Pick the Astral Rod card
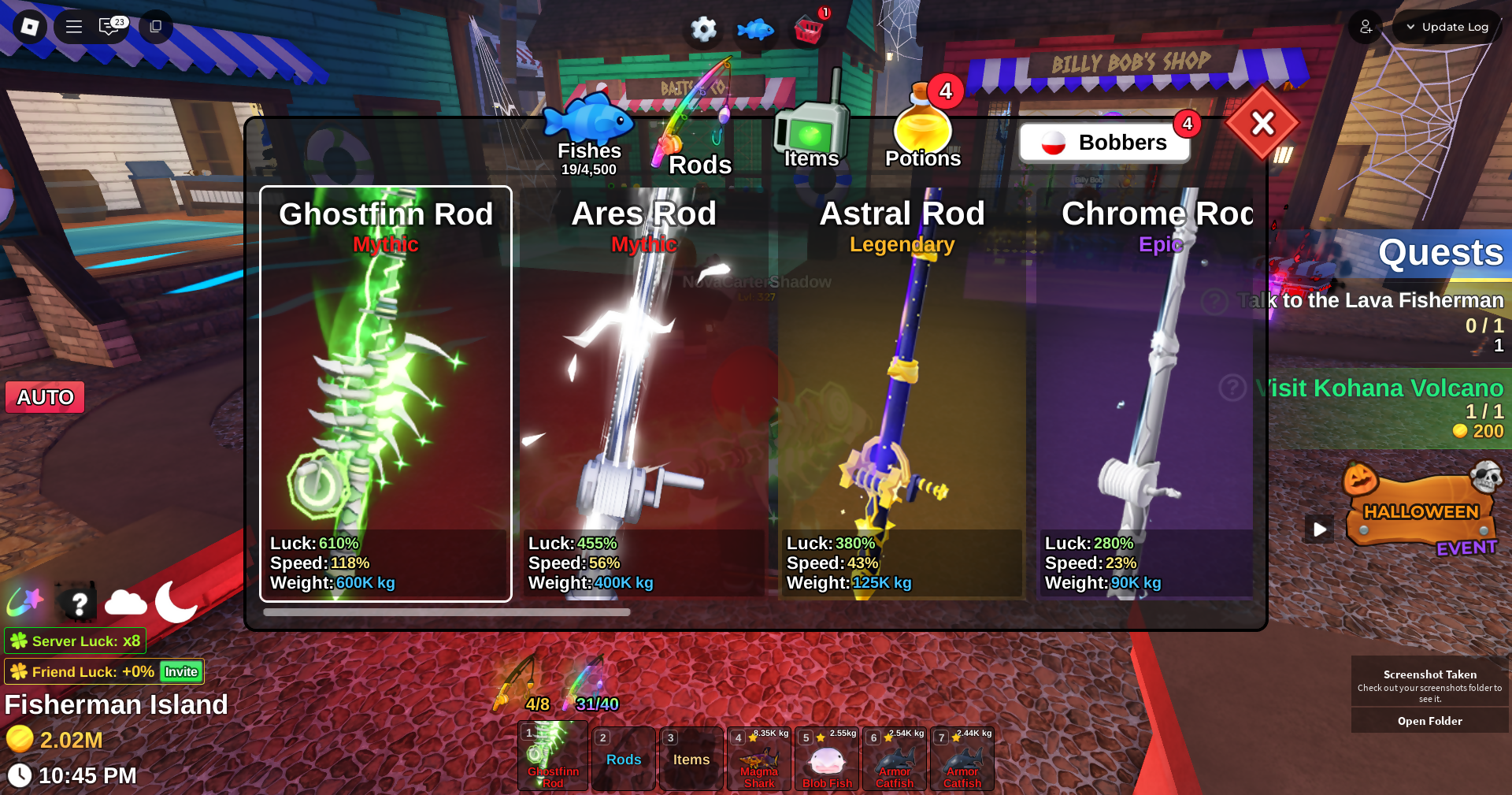1512x795 pixels. coord(902,394)
